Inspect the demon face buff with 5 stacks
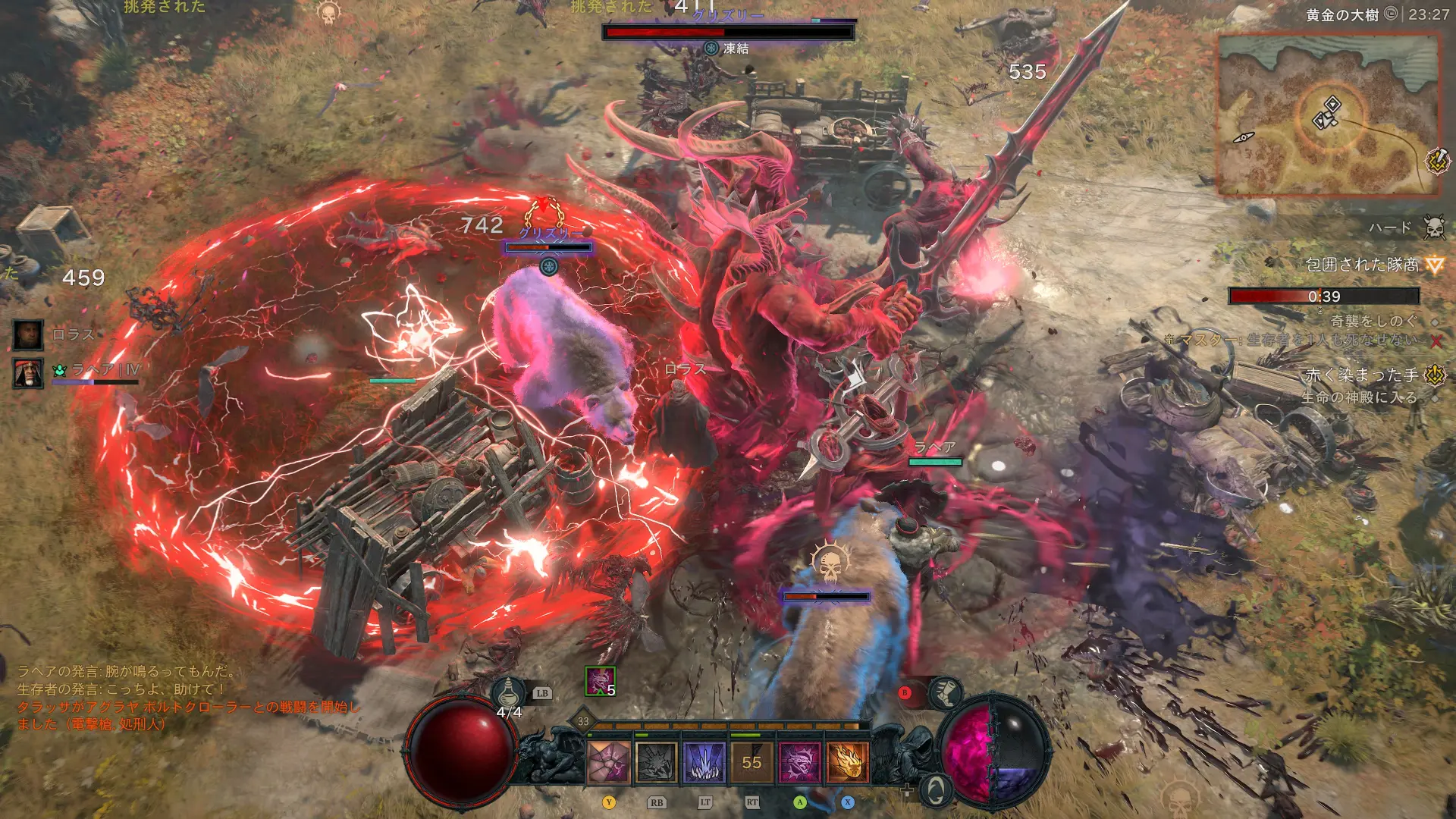This screenshot has width=1456, height=819. tap(600, 681)
